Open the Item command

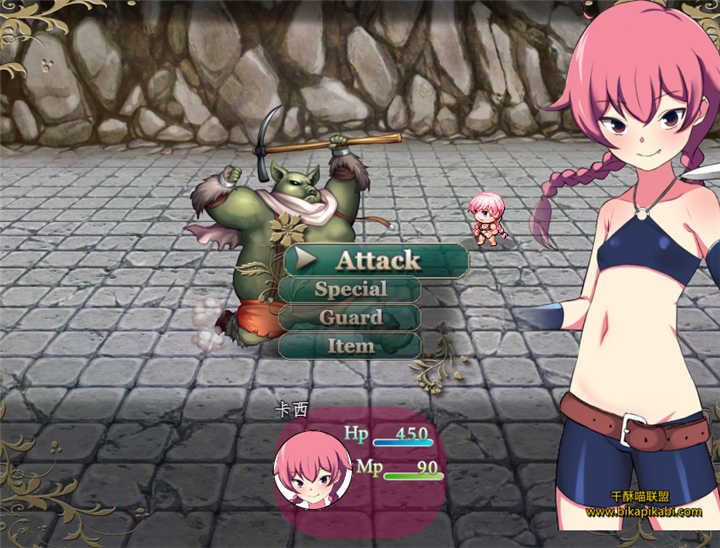pos(350,346)
